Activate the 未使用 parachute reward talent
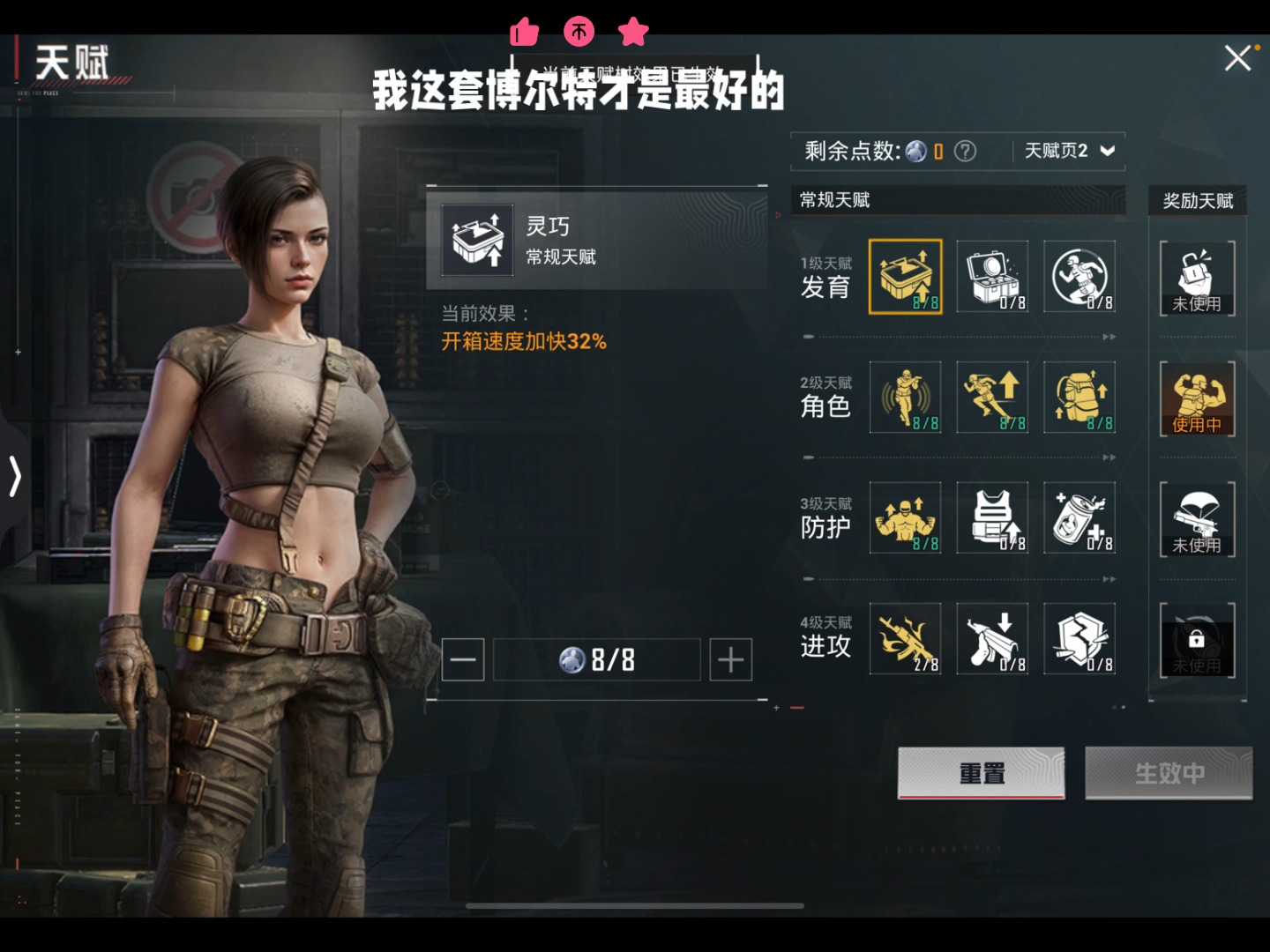 (x=1196, y=518)
